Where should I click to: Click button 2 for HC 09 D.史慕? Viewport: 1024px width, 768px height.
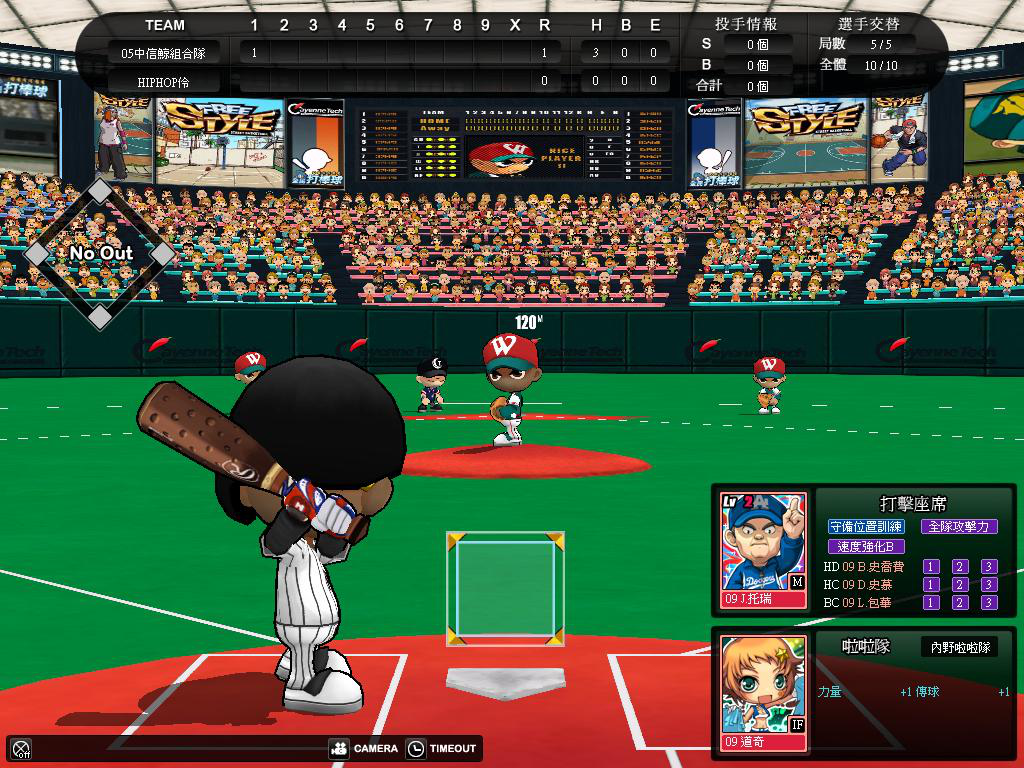960,585
